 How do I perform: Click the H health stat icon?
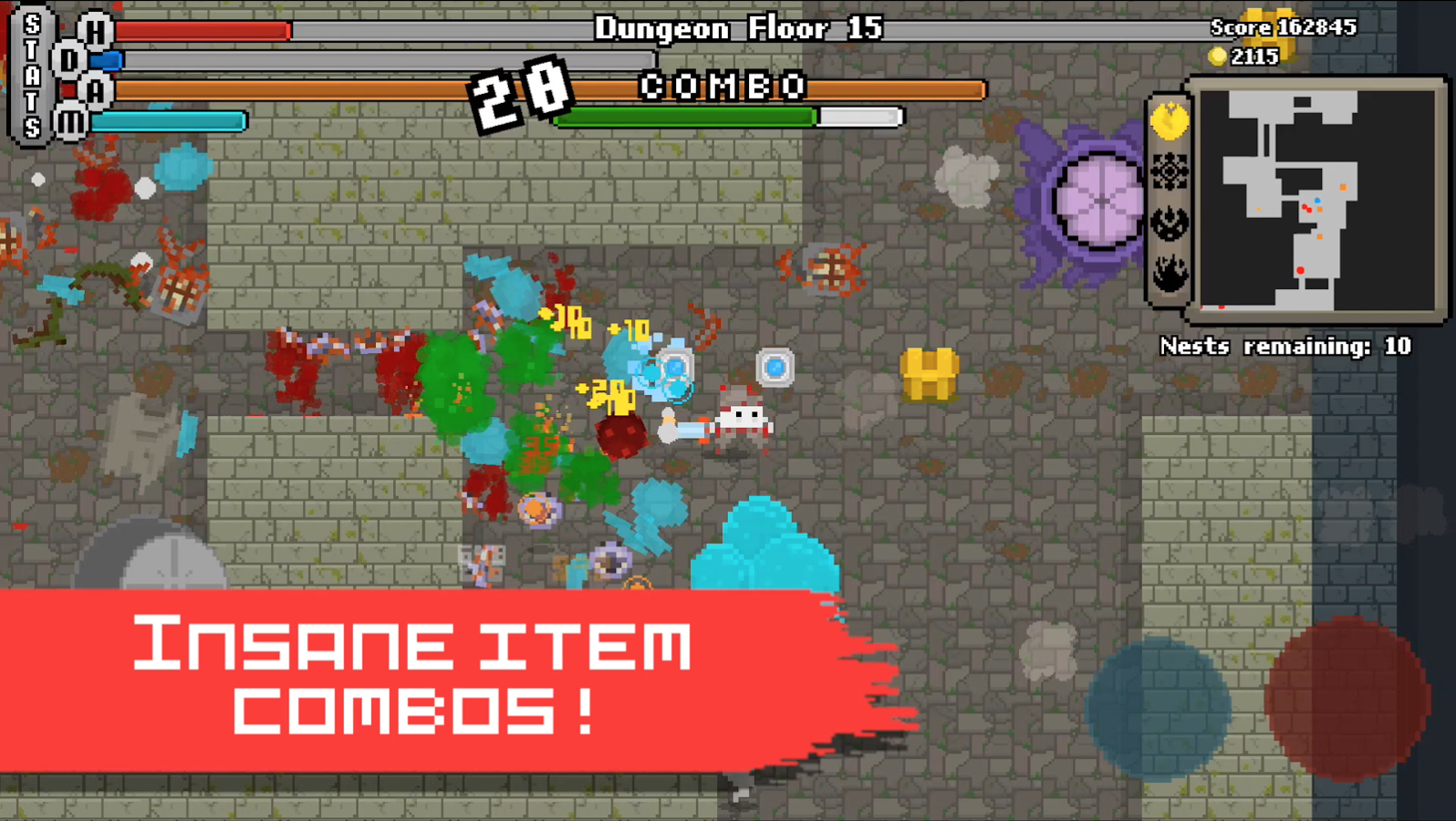tap(95, 28)
